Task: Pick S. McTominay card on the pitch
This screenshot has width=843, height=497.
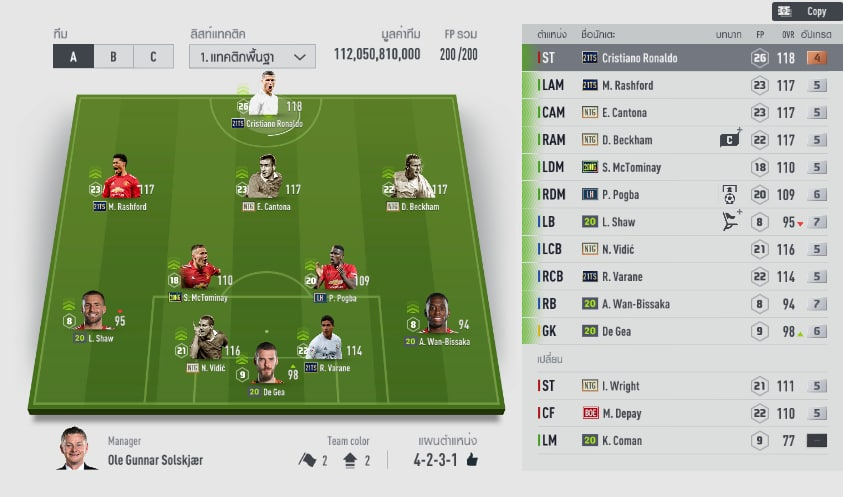Action: click(x=198, y=272)
